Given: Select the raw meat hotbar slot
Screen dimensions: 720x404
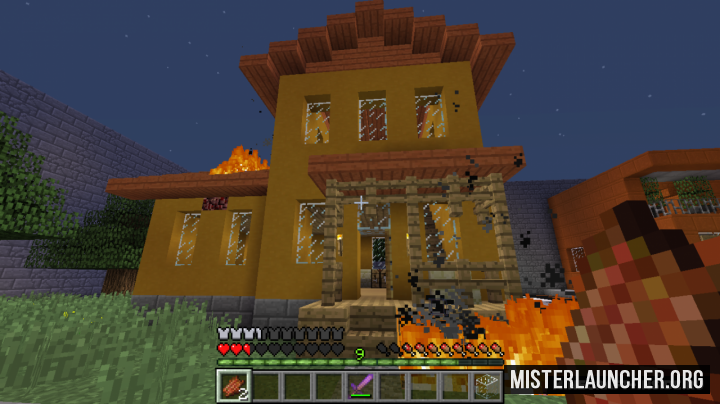Looking at the screenshot, I should coord(232,385).
